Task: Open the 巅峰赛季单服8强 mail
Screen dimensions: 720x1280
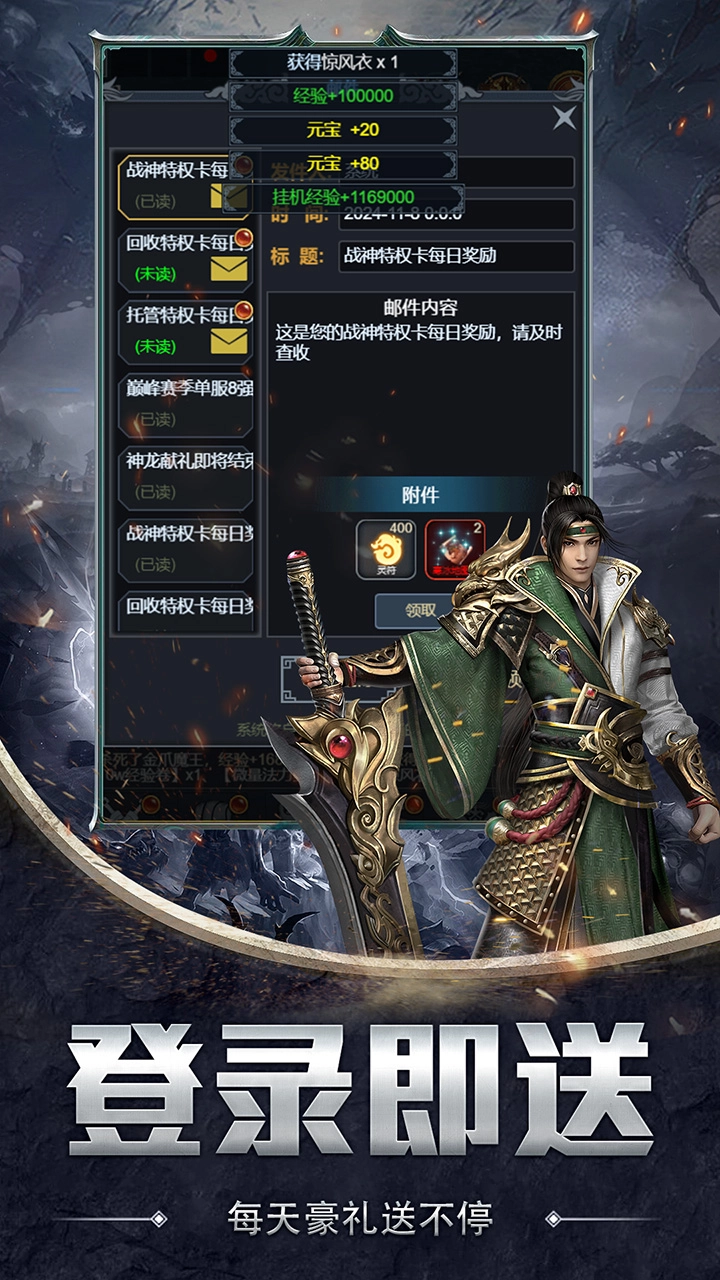Action: click(x=186, y=402)
